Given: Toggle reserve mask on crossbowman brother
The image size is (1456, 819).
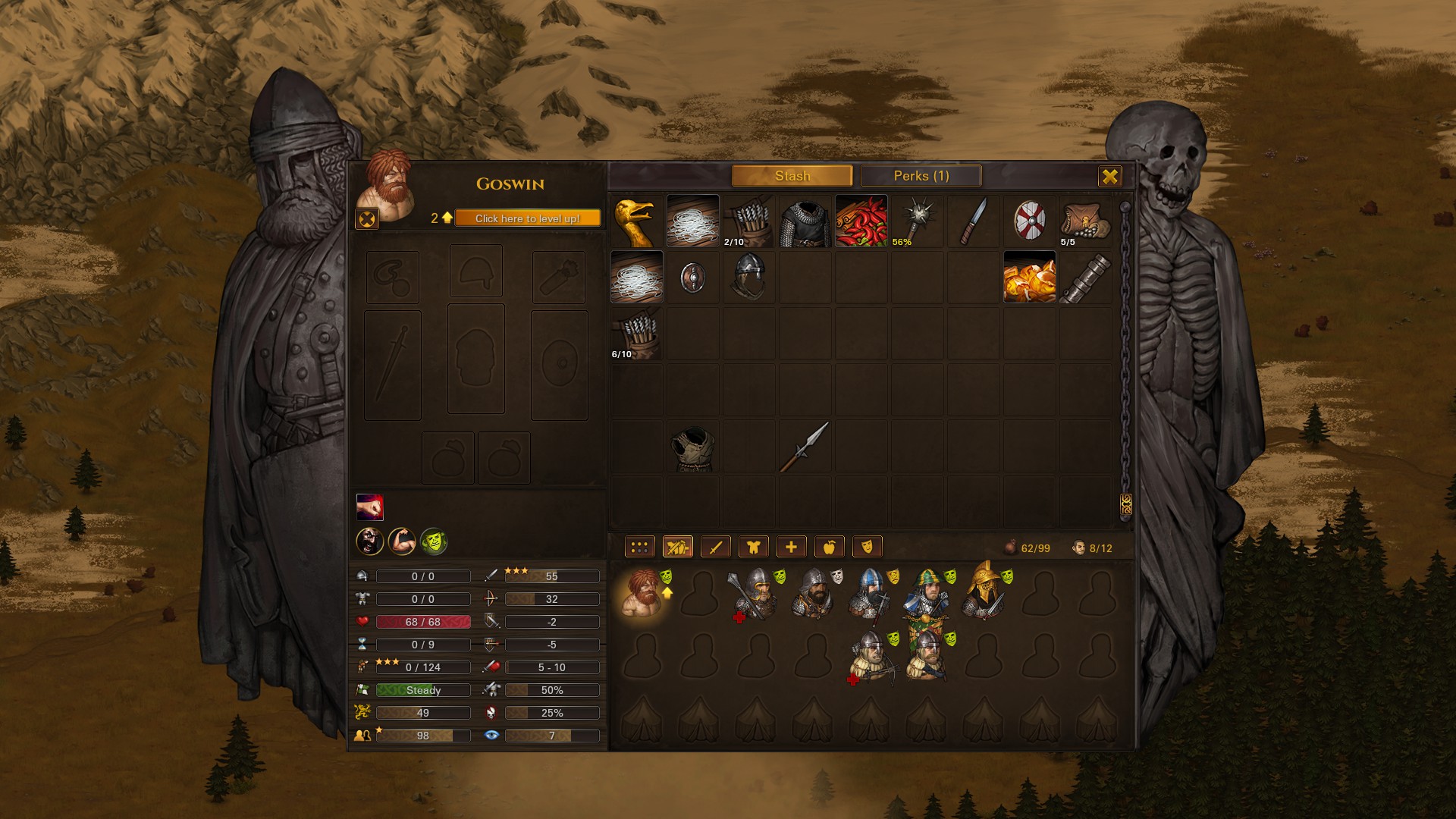Looking at the screenshot, I should tap(893, 639).
